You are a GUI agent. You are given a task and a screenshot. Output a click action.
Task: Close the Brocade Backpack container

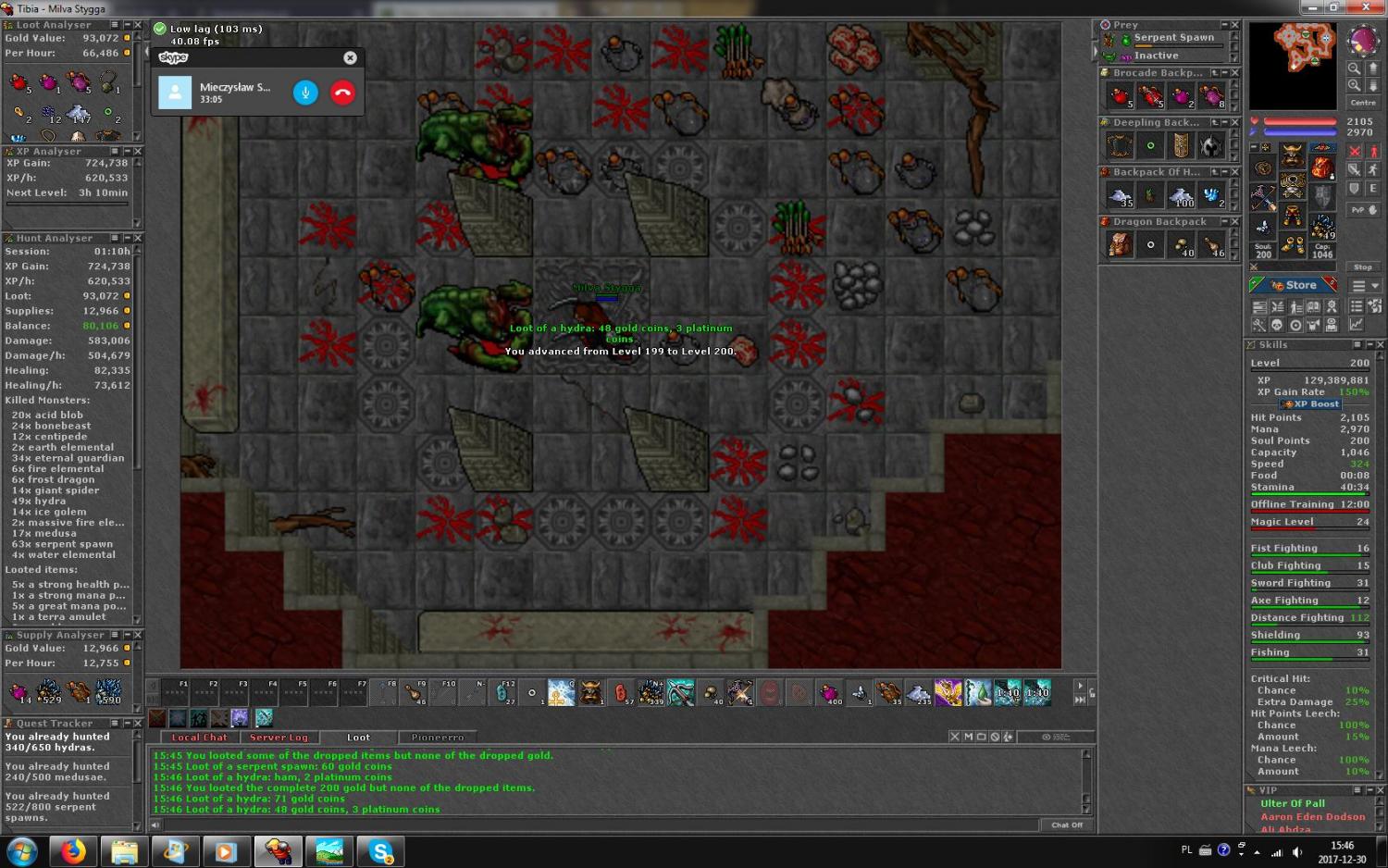1234,72
